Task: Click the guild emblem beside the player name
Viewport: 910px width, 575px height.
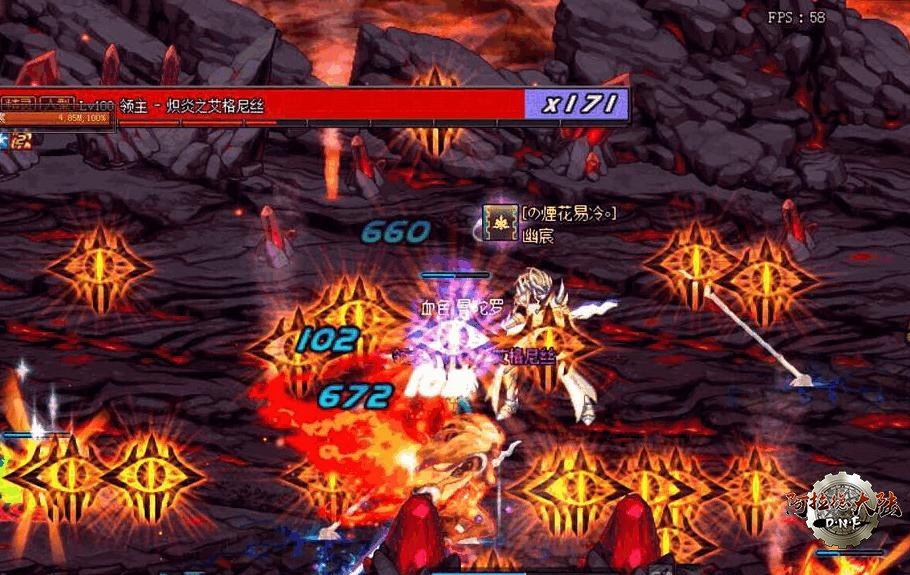Action: point(499,221)
